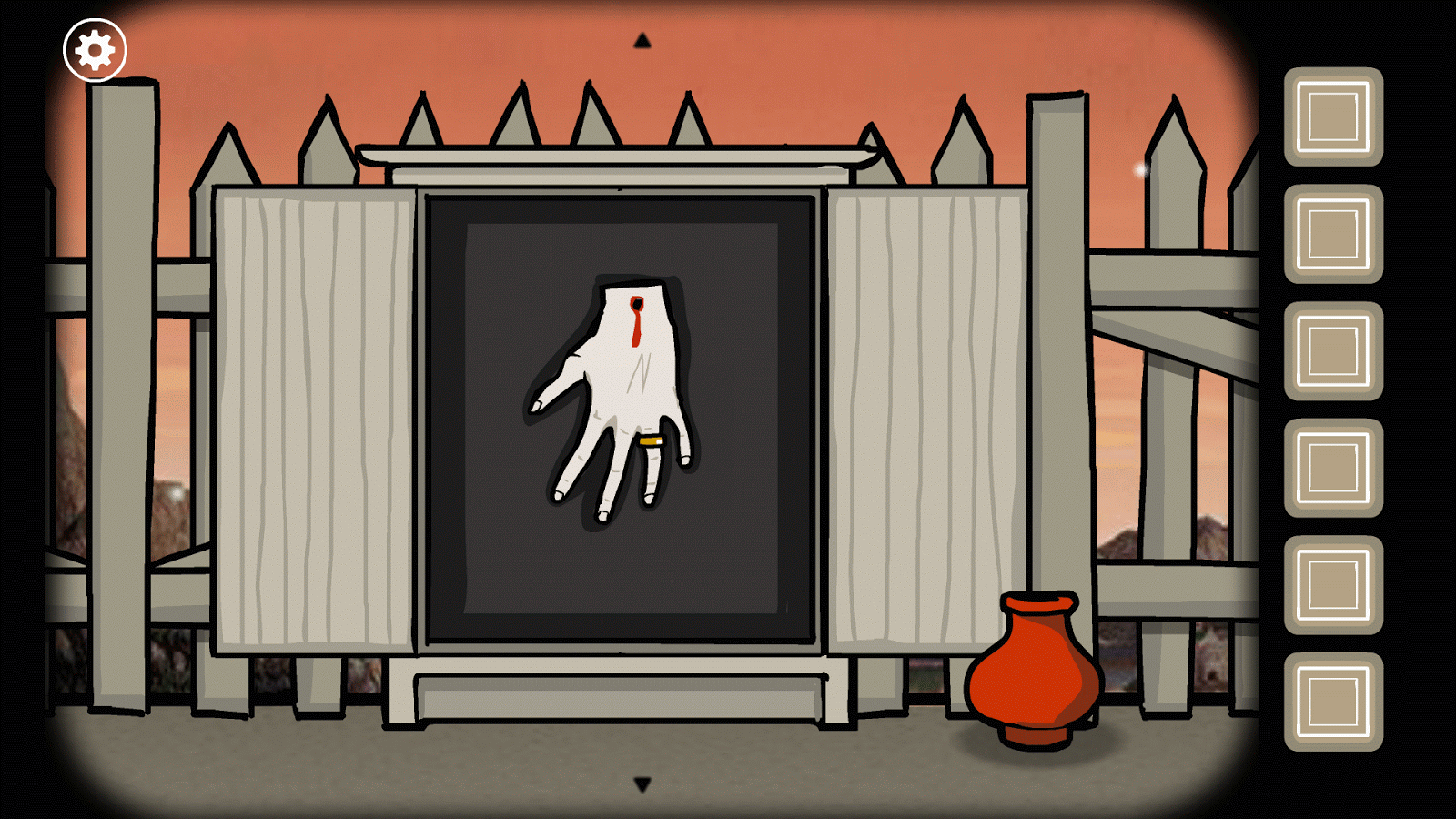1456x819 pixels.
Task: Click the up navigation arrow
Action: [642, 38]
